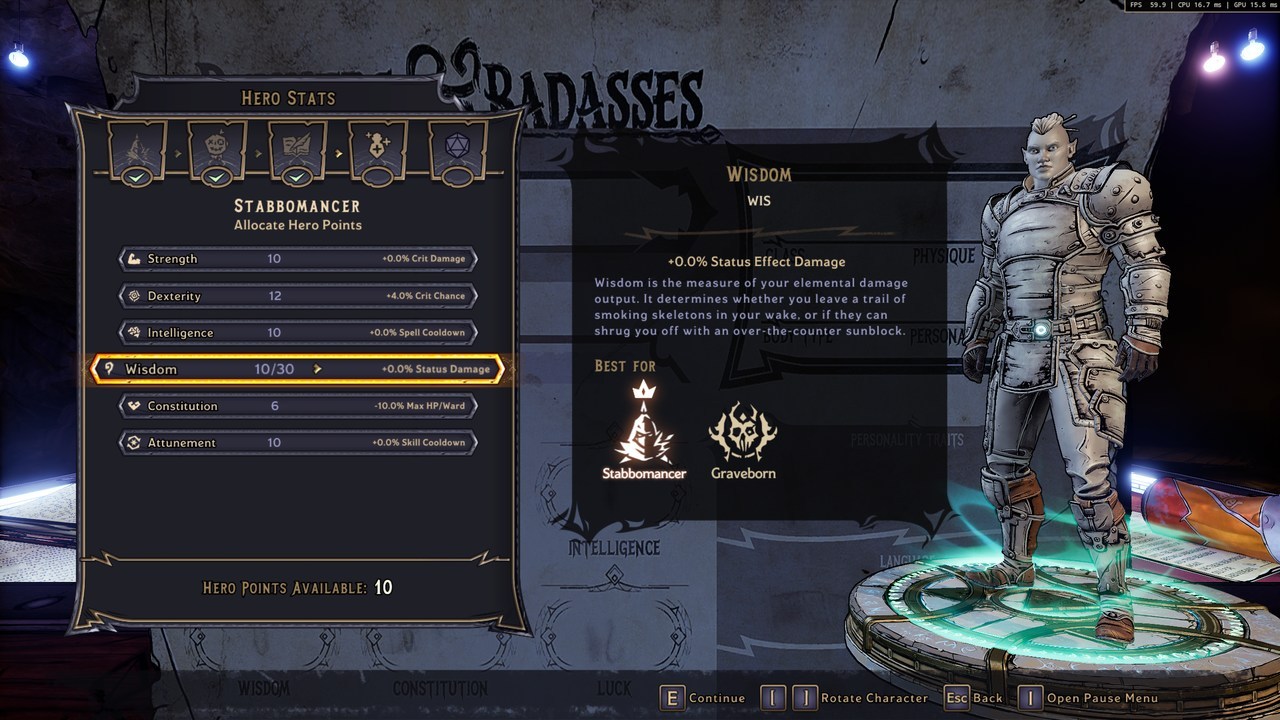Select the Constitution stat row
Image resolution: width=1280 pixels, height=720 pixels.
297,406
